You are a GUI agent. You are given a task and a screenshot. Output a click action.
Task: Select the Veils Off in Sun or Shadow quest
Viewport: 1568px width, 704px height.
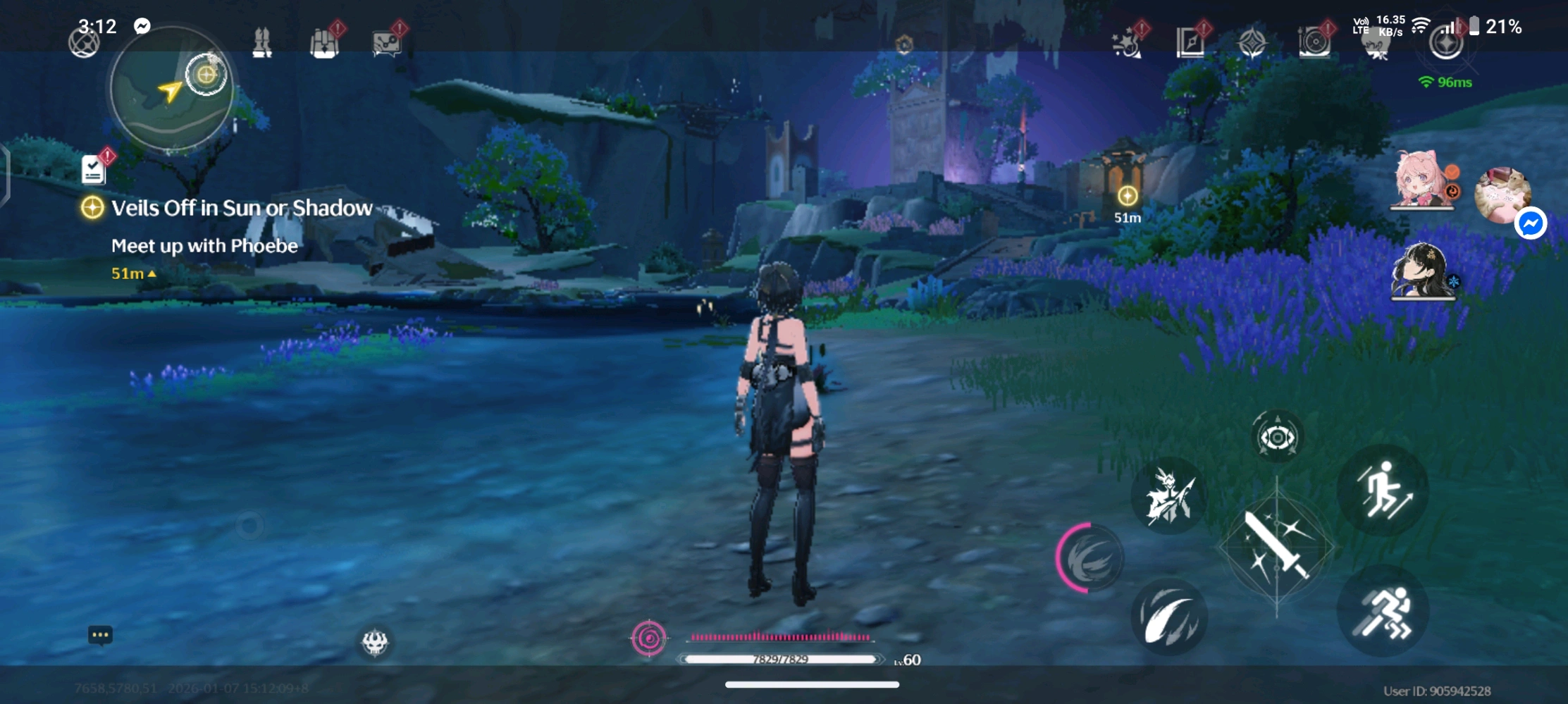[241, 209]
